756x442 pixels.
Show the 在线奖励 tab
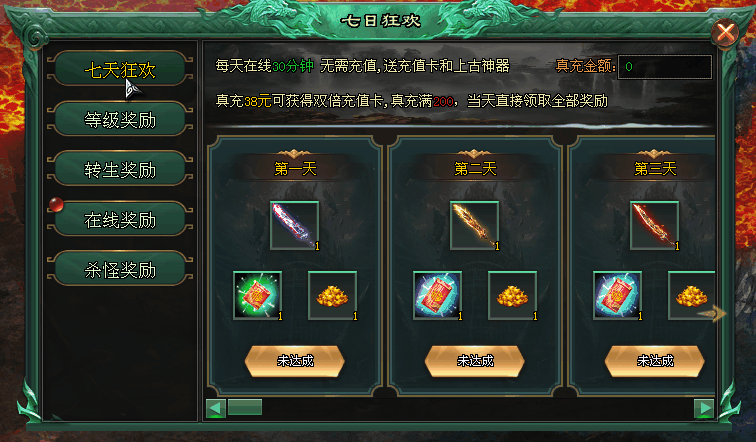coord(120,220)
